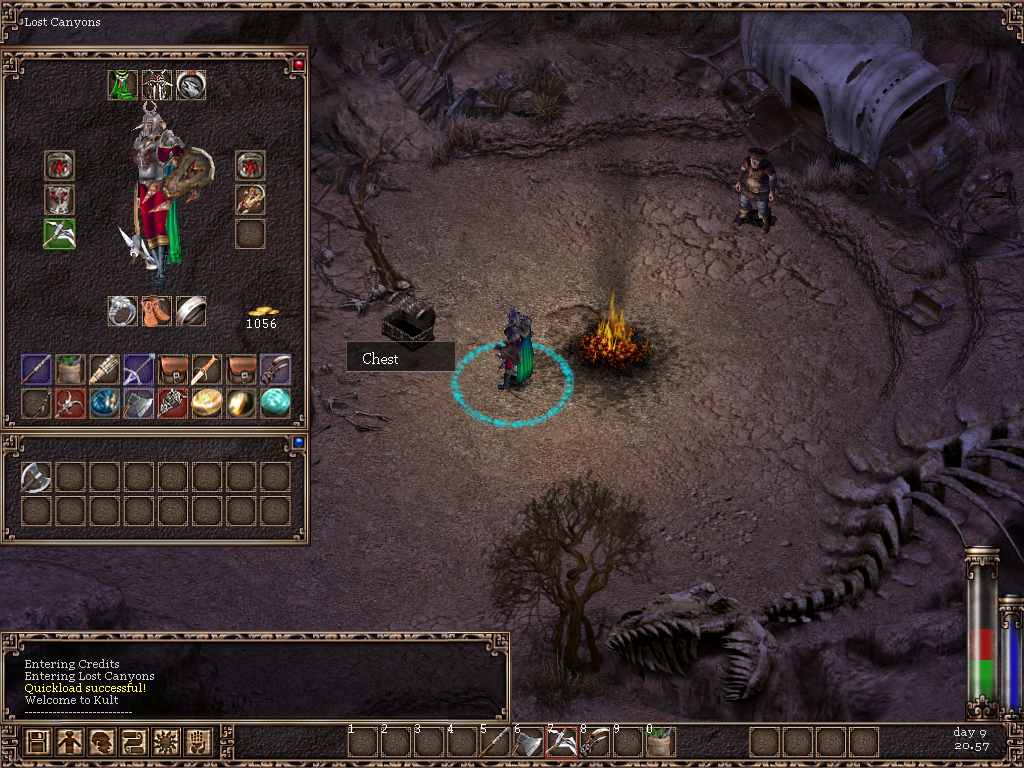Select the silver ring with gemstone slot
Viewport: 1024px width, 768px height.
pos(123,311)
